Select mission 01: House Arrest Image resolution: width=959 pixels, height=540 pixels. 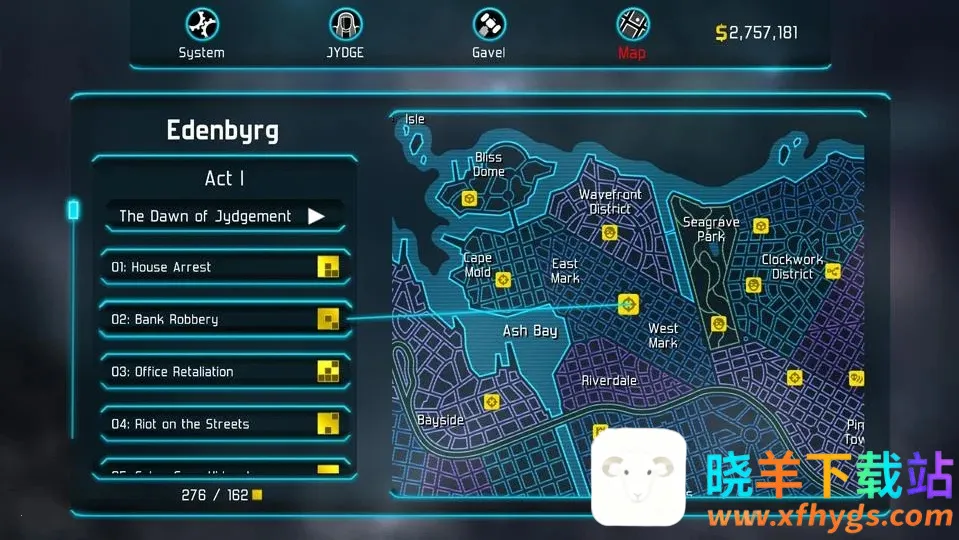coord(224,267)
